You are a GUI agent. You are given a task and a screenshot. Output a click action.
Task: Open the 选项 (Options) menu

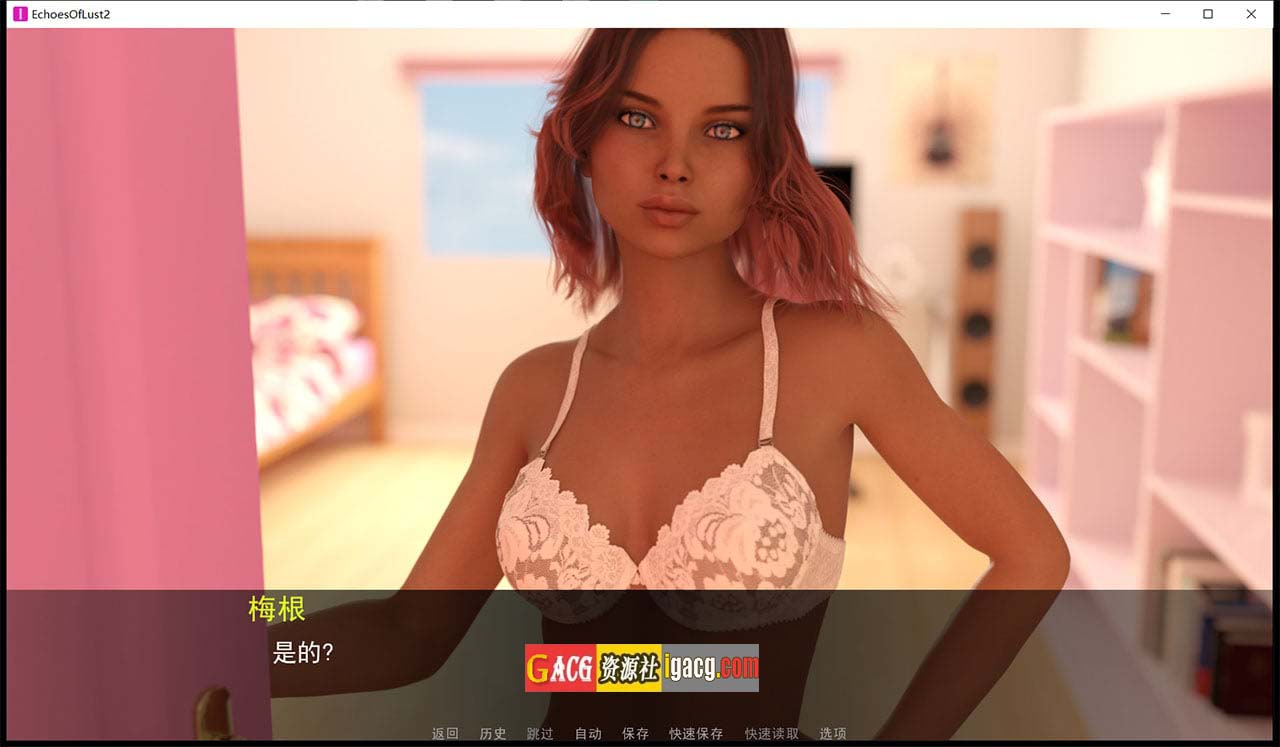pos(833,734)
